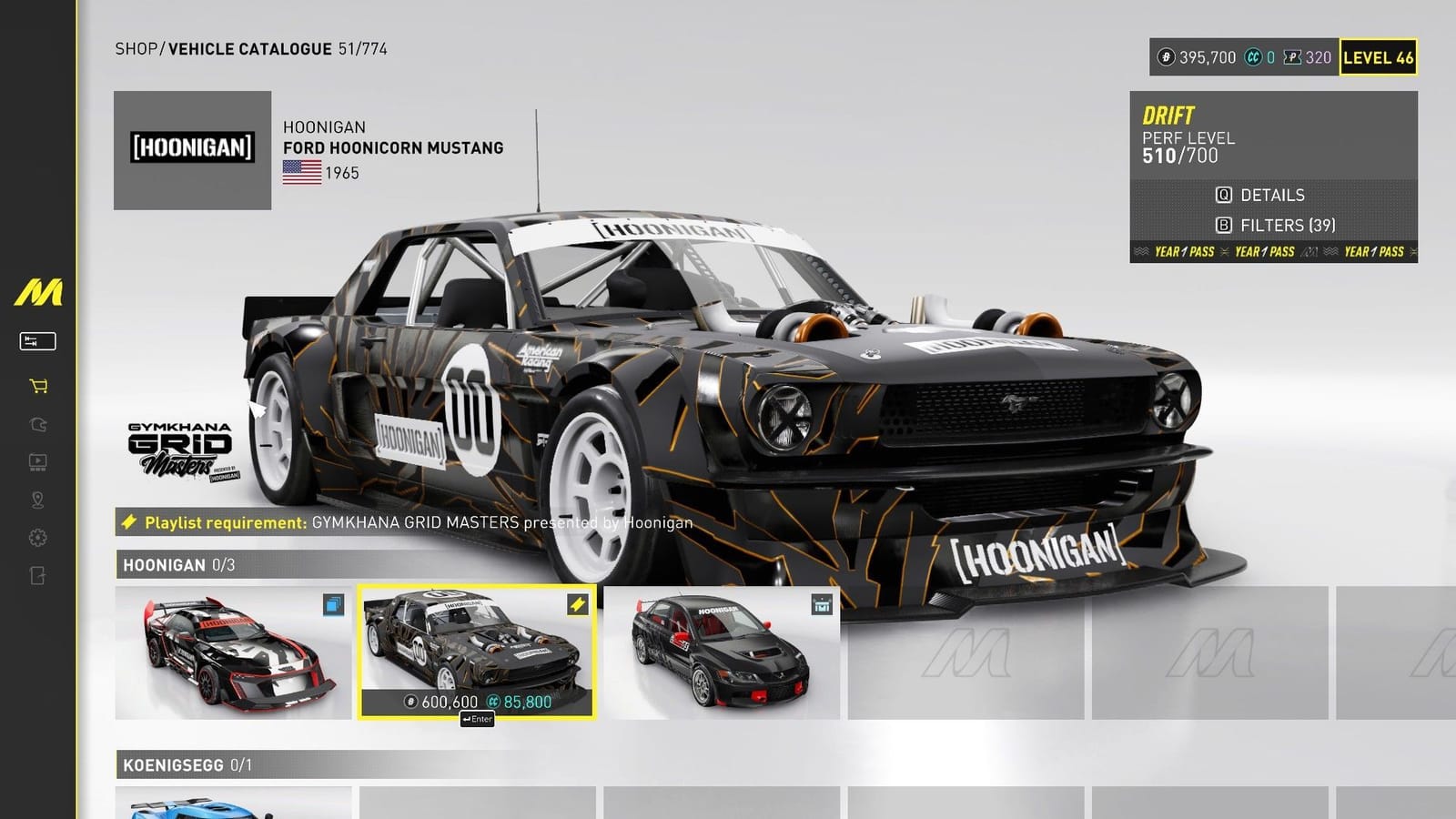Select the helmet icon in the sidebar
The image size is (1456, 819).
click(x=36, y=424)
